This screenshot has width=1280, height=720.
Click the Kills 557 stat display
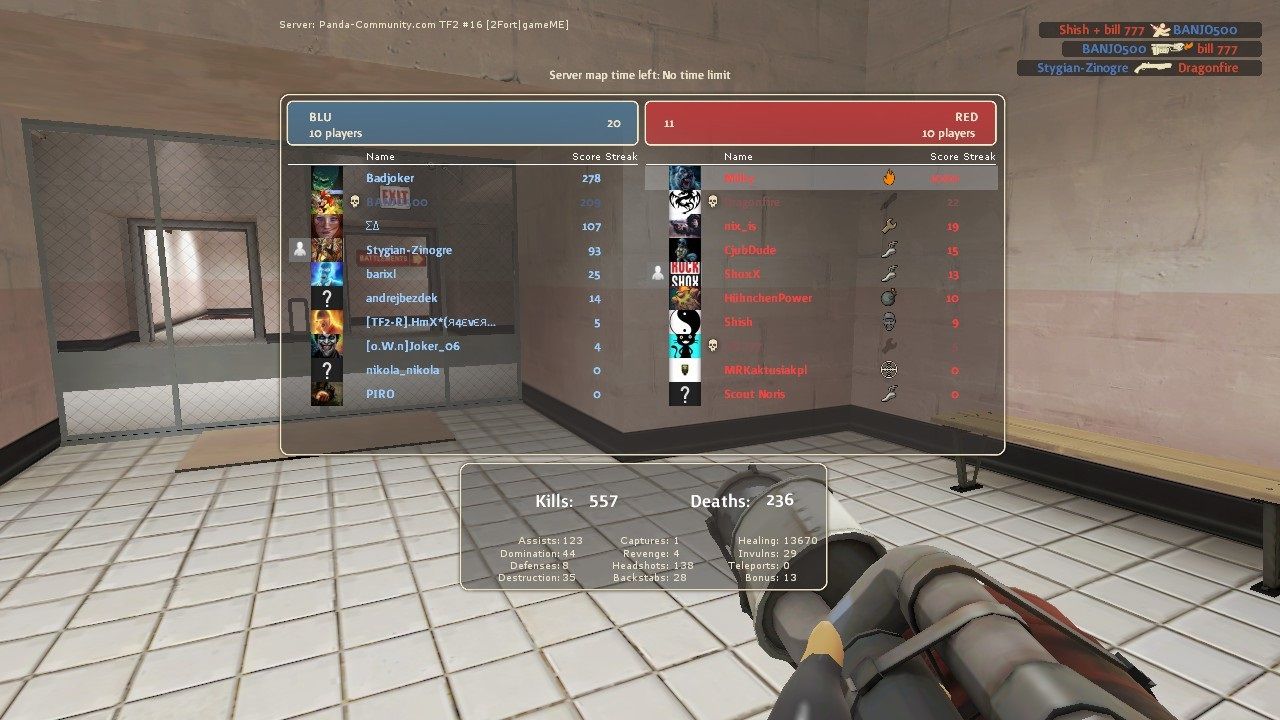click(575, 500)
